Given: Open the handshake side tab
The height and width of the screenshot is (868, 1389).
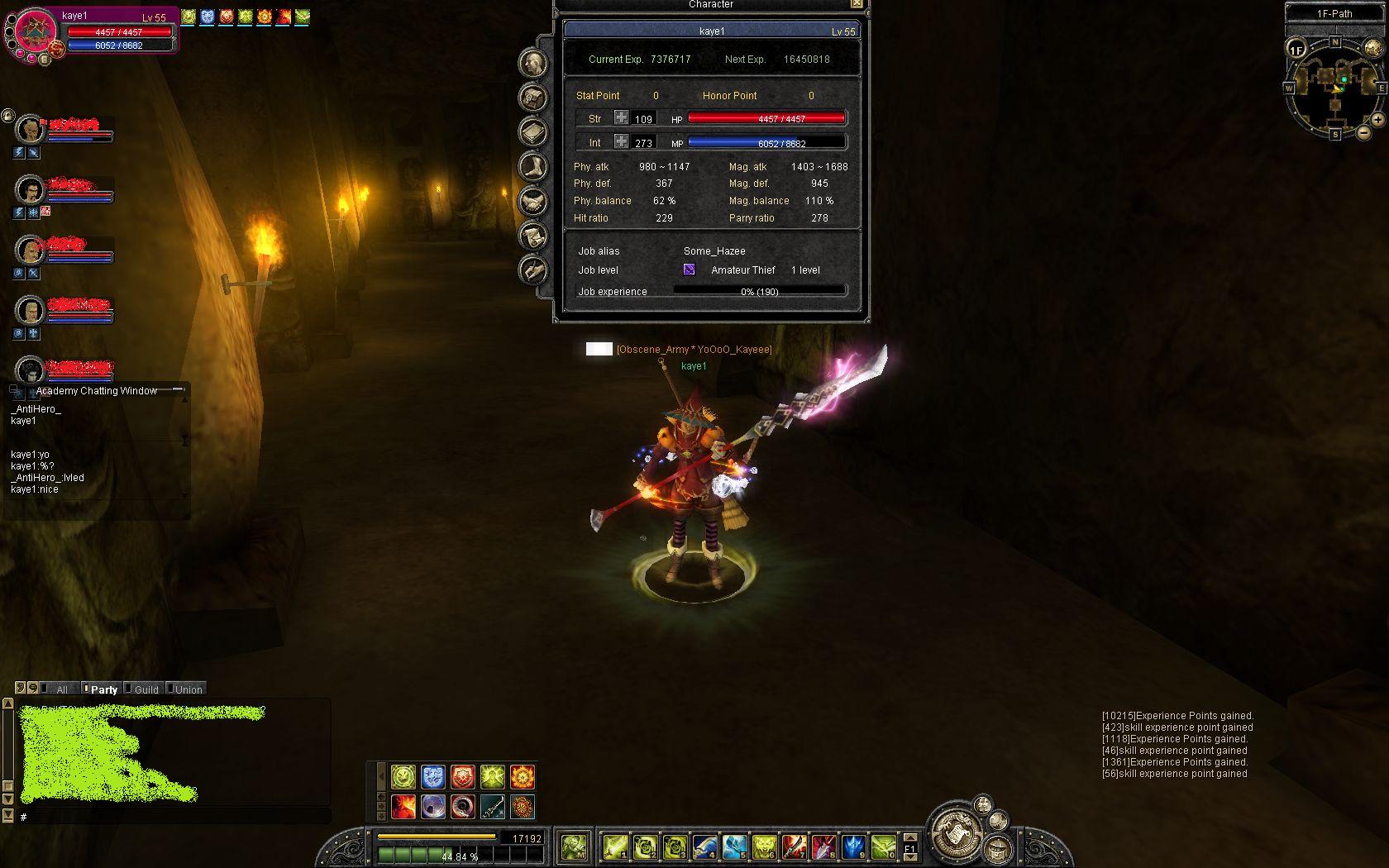Looking at the screenshot, I should click(x=532, y=201).
